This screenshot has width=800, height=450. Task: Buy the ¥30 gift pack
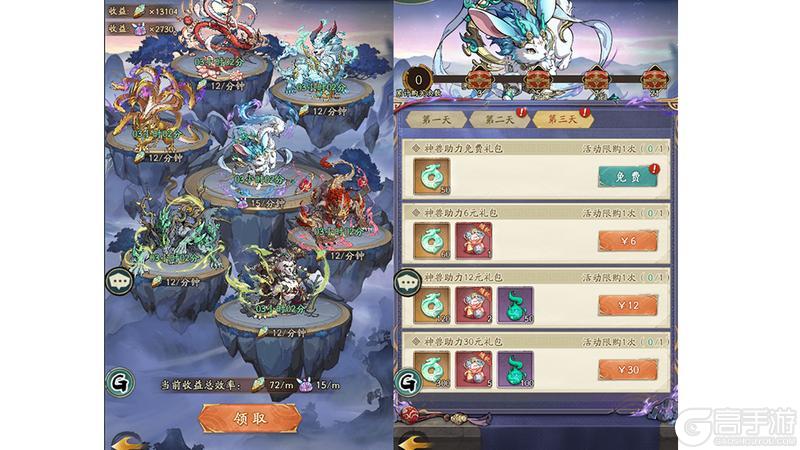click(628, 370)
